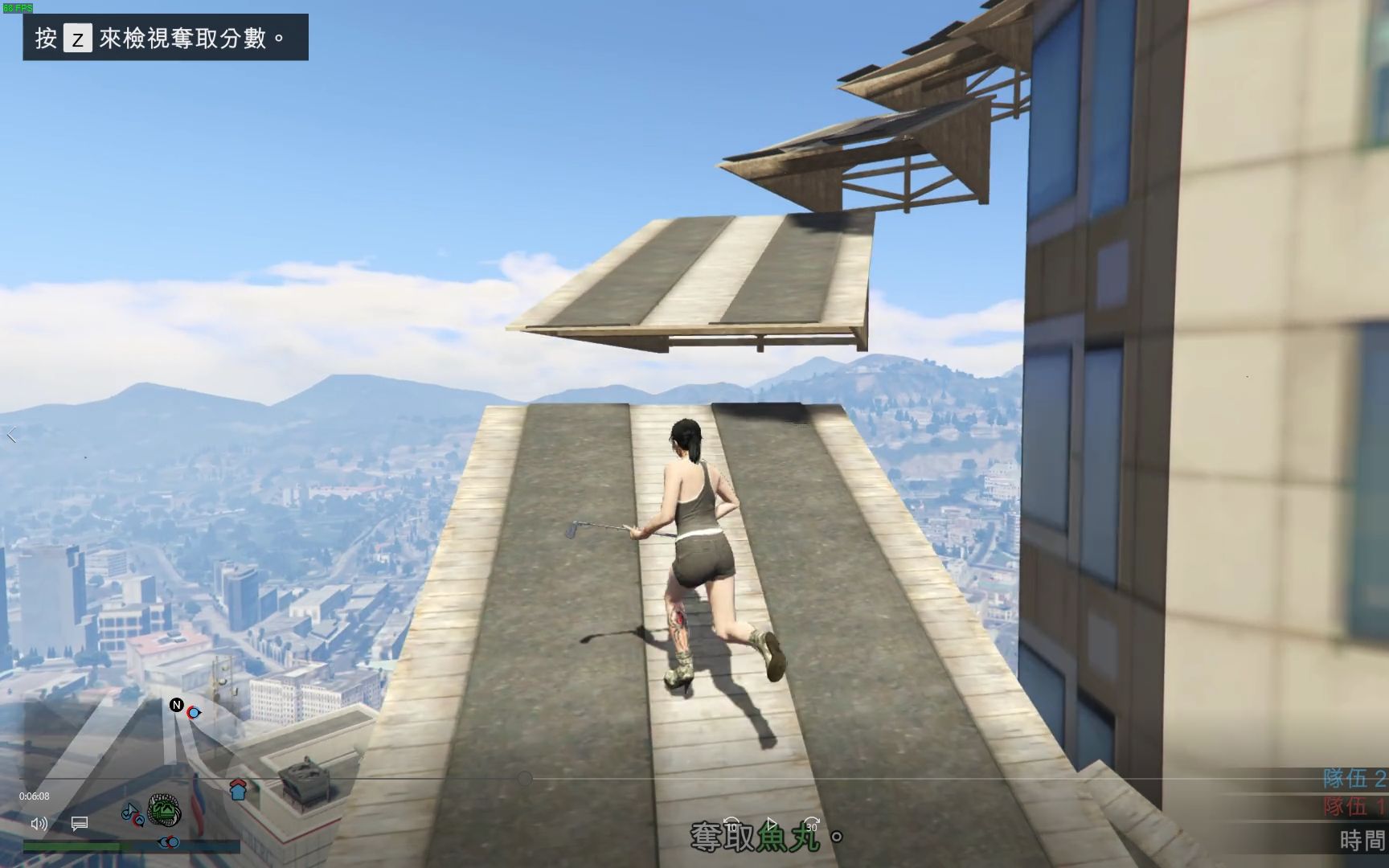Click the blue safehouse home icon on the minimap

pyautogui.click(x=237, y=791)
